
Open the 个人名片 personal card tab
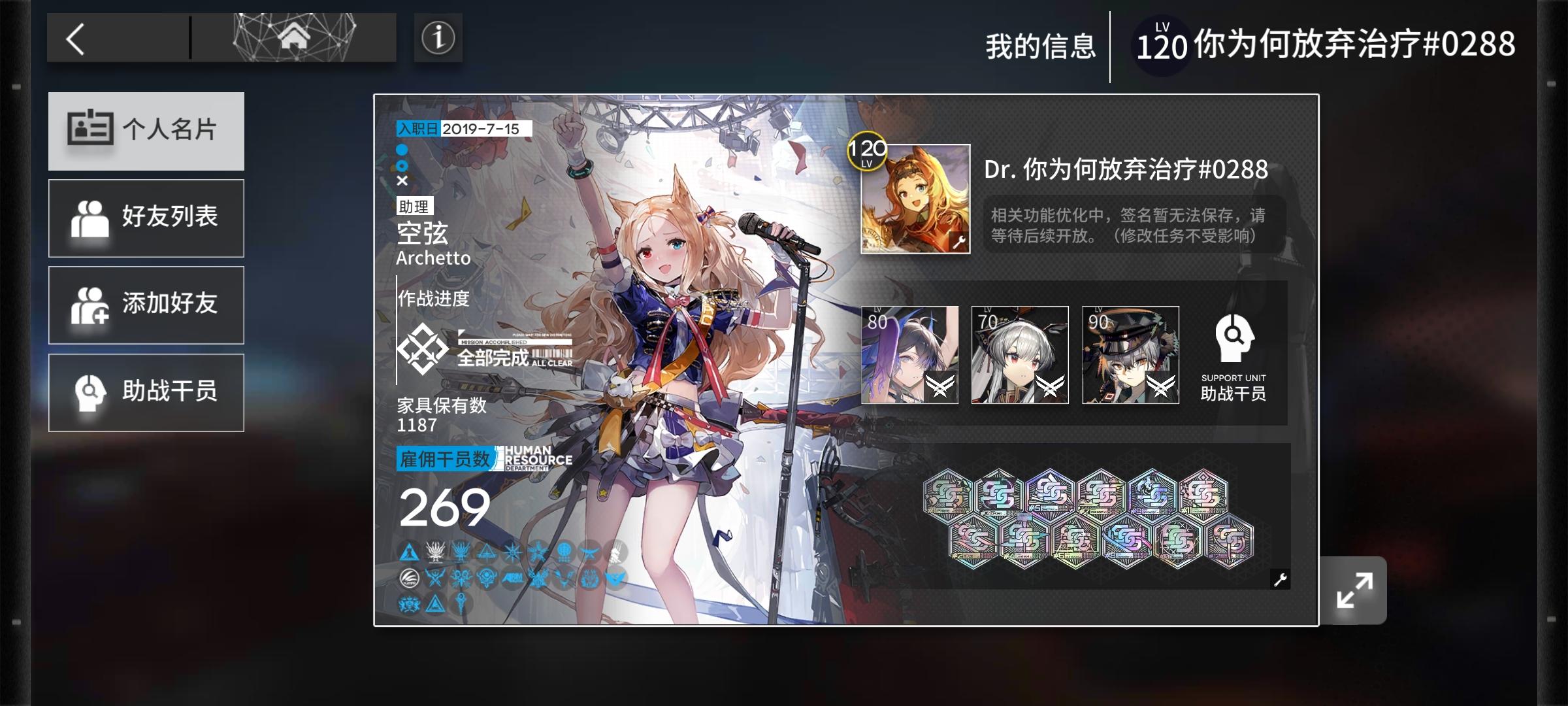(145, 131)
